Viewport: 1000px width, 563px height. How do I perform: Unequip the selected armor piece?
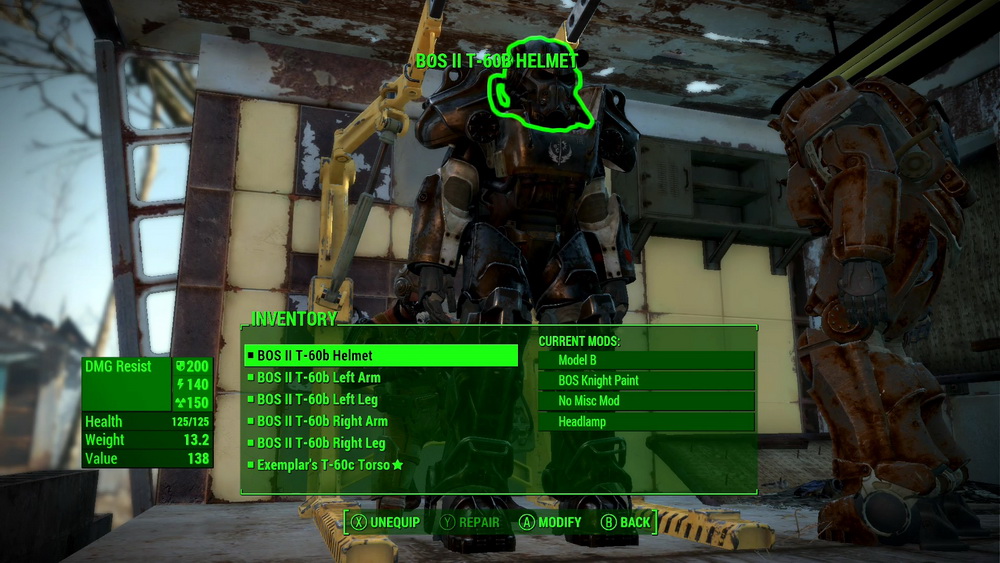[385, 522]
